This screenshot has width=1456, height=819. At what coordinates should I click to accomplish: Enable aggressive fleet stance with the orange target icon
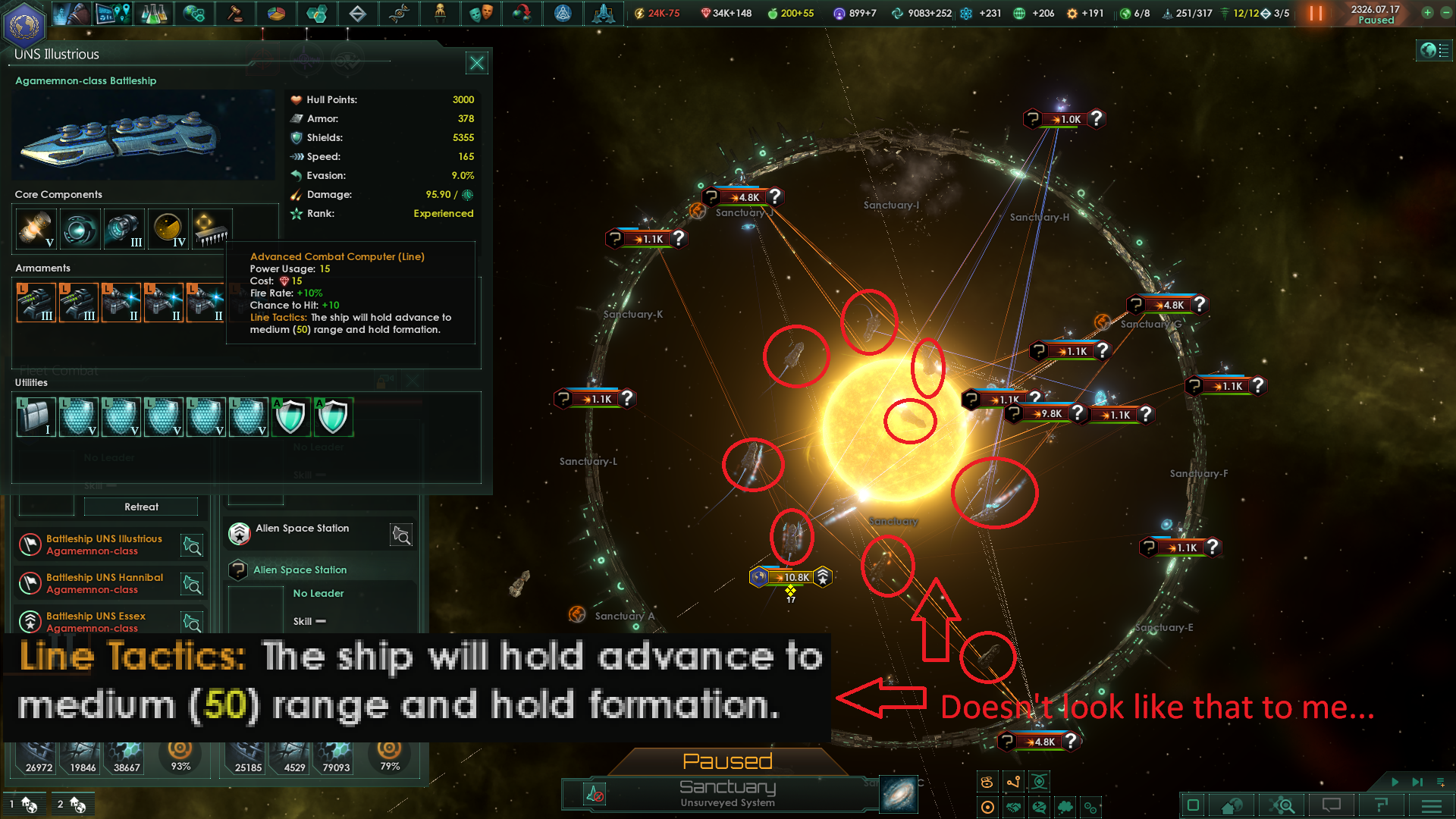coord(987,806)
